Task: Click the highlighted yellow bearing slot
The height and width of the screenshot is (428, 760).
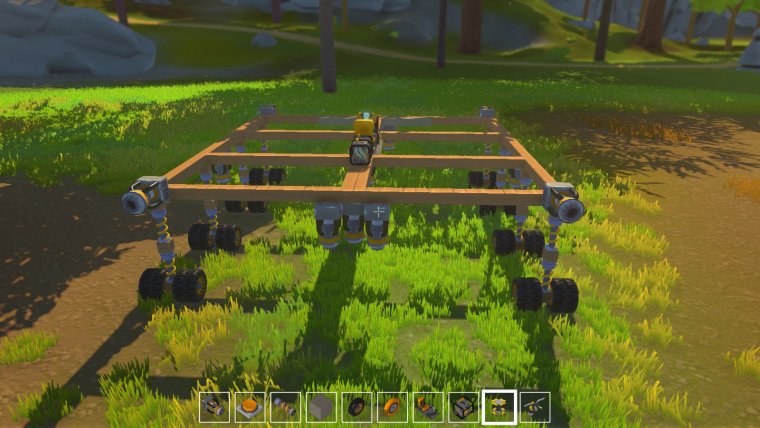Action: point(499,407)
